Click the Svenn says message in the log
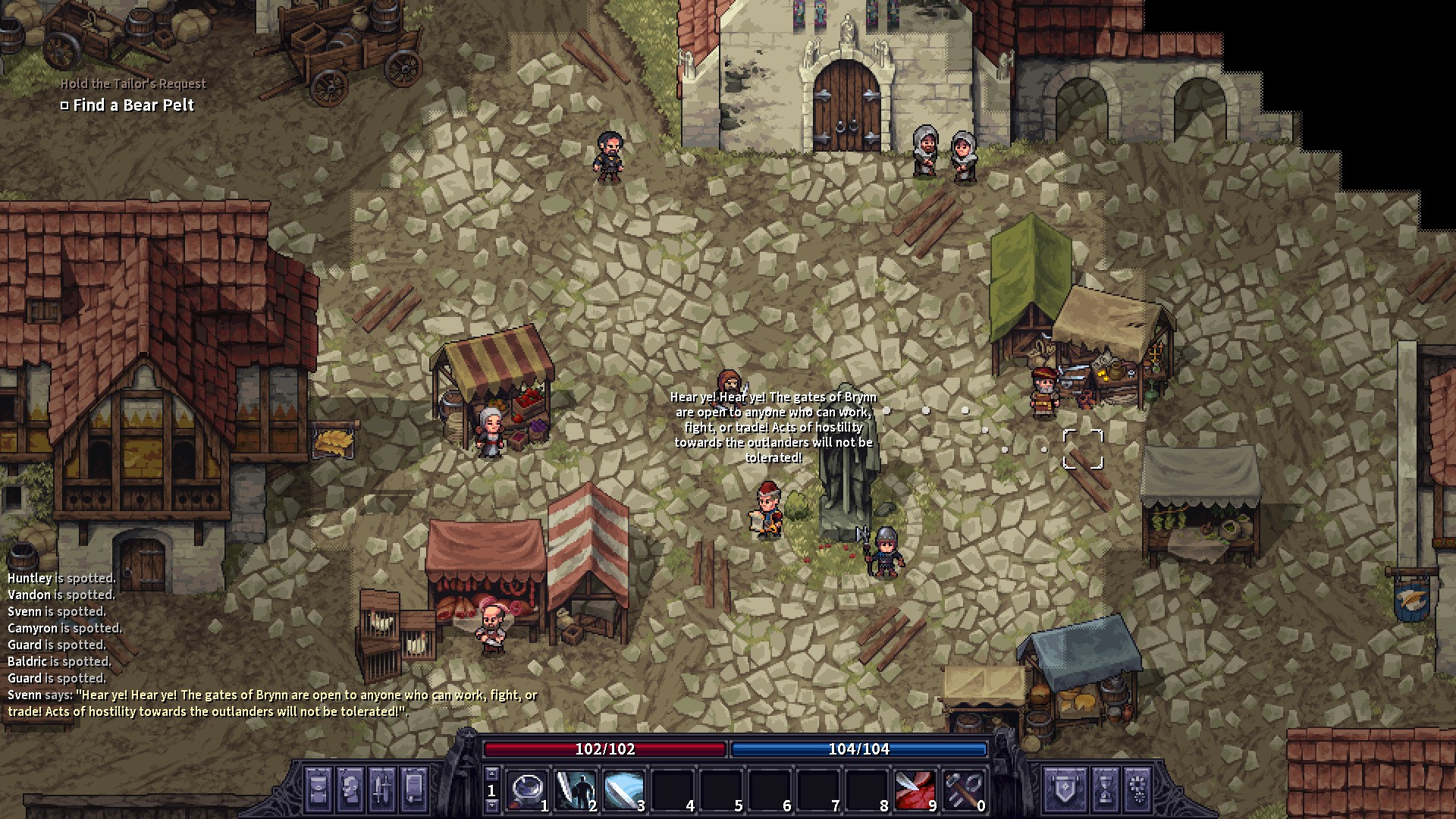 click(x=272, y=703)
